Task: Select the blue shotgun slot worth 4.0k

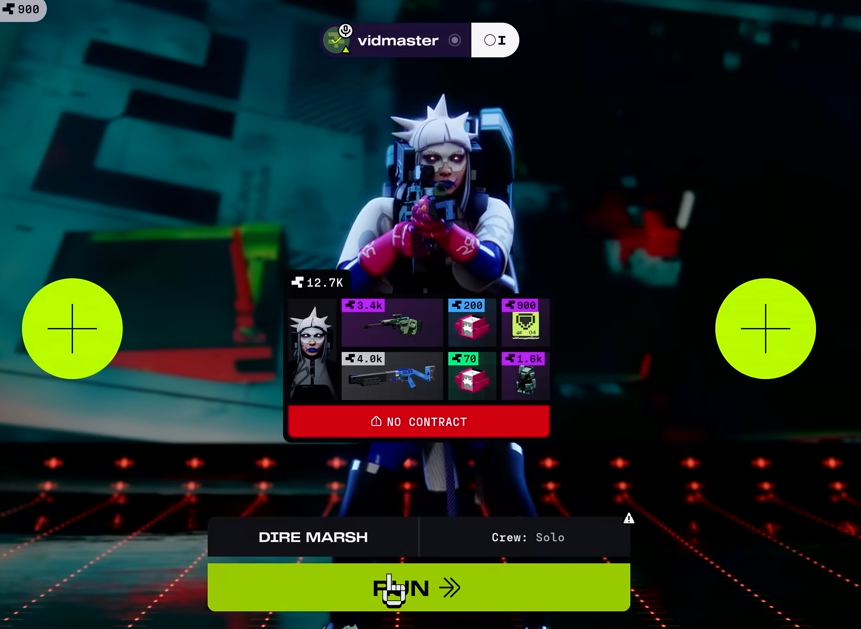Action: tap(392, 376)
